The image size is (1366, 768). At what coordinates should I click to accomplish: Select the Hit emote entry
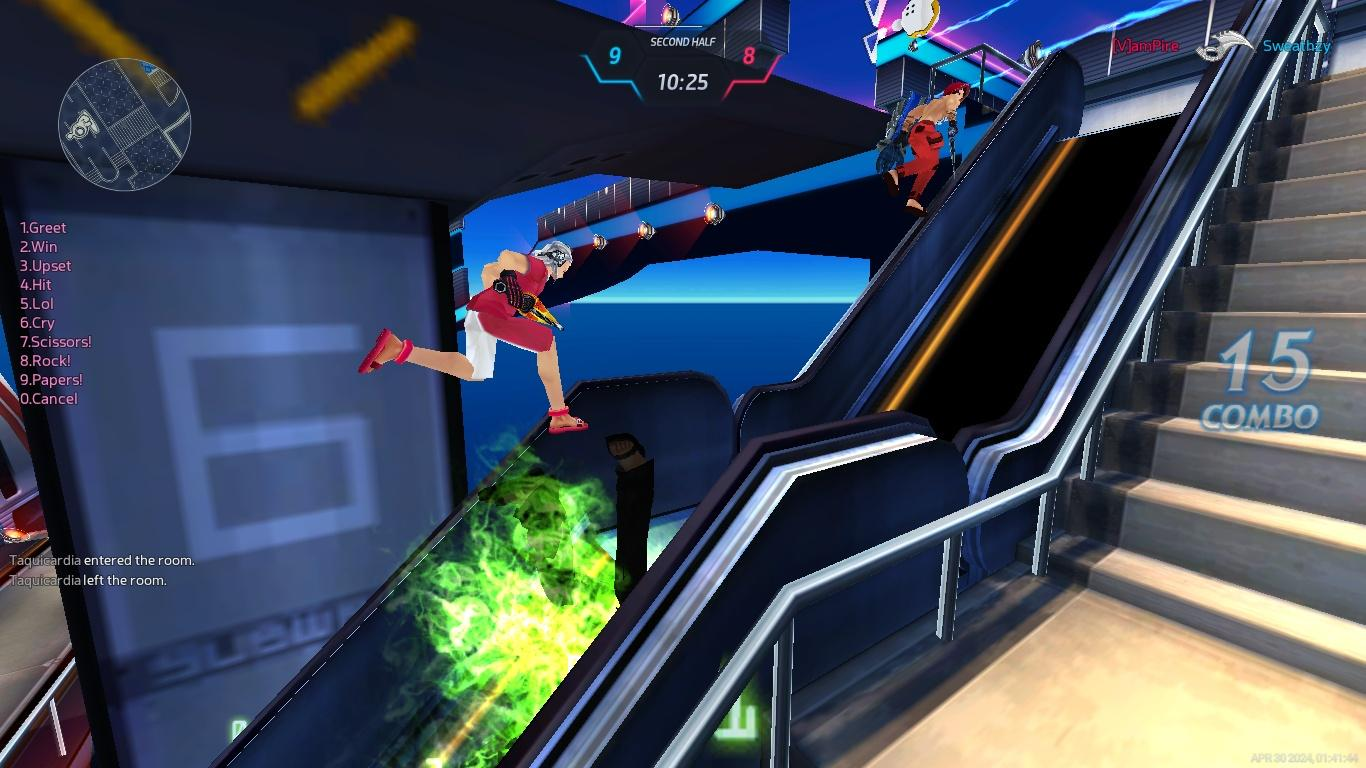(x=36, y=285)
